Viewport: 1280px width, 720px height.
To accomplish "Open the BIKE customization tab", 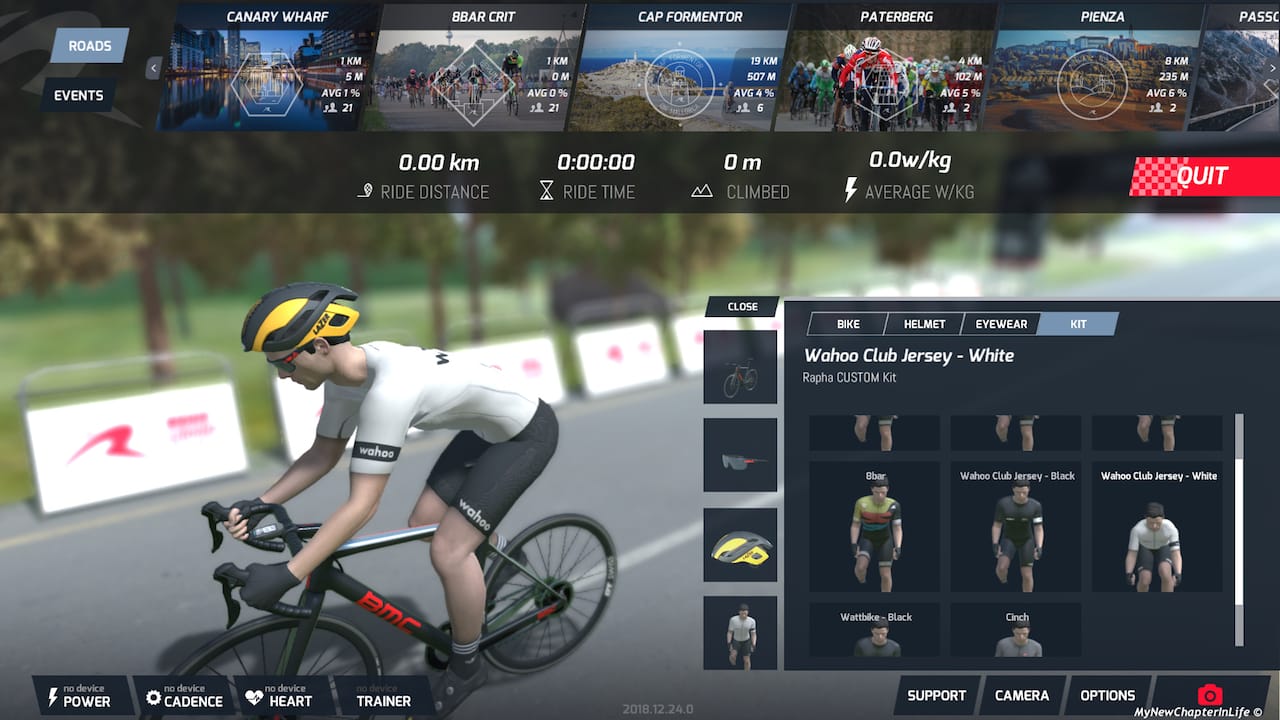I will point(847,323).
